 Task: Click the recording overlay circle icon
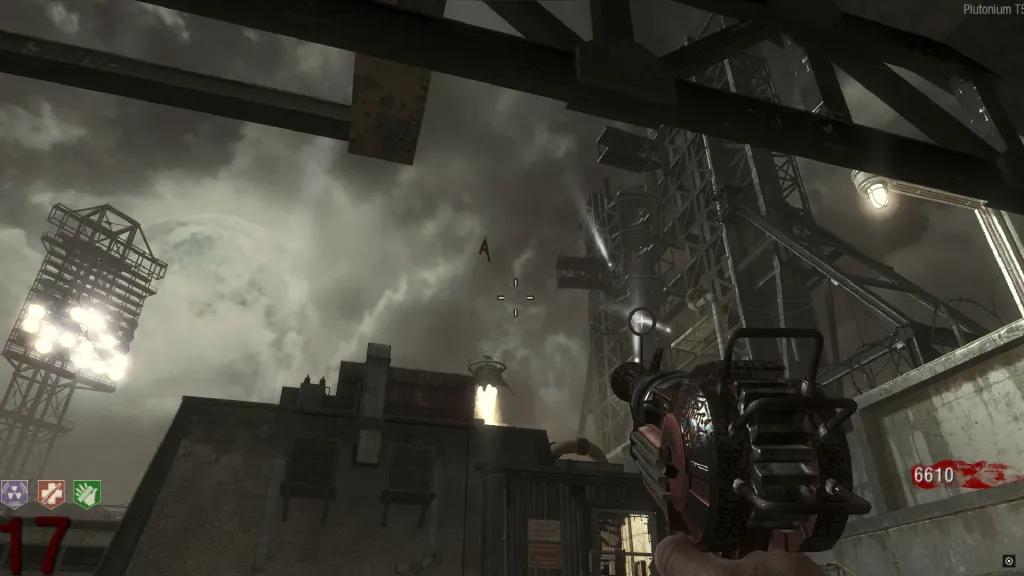1008,560
